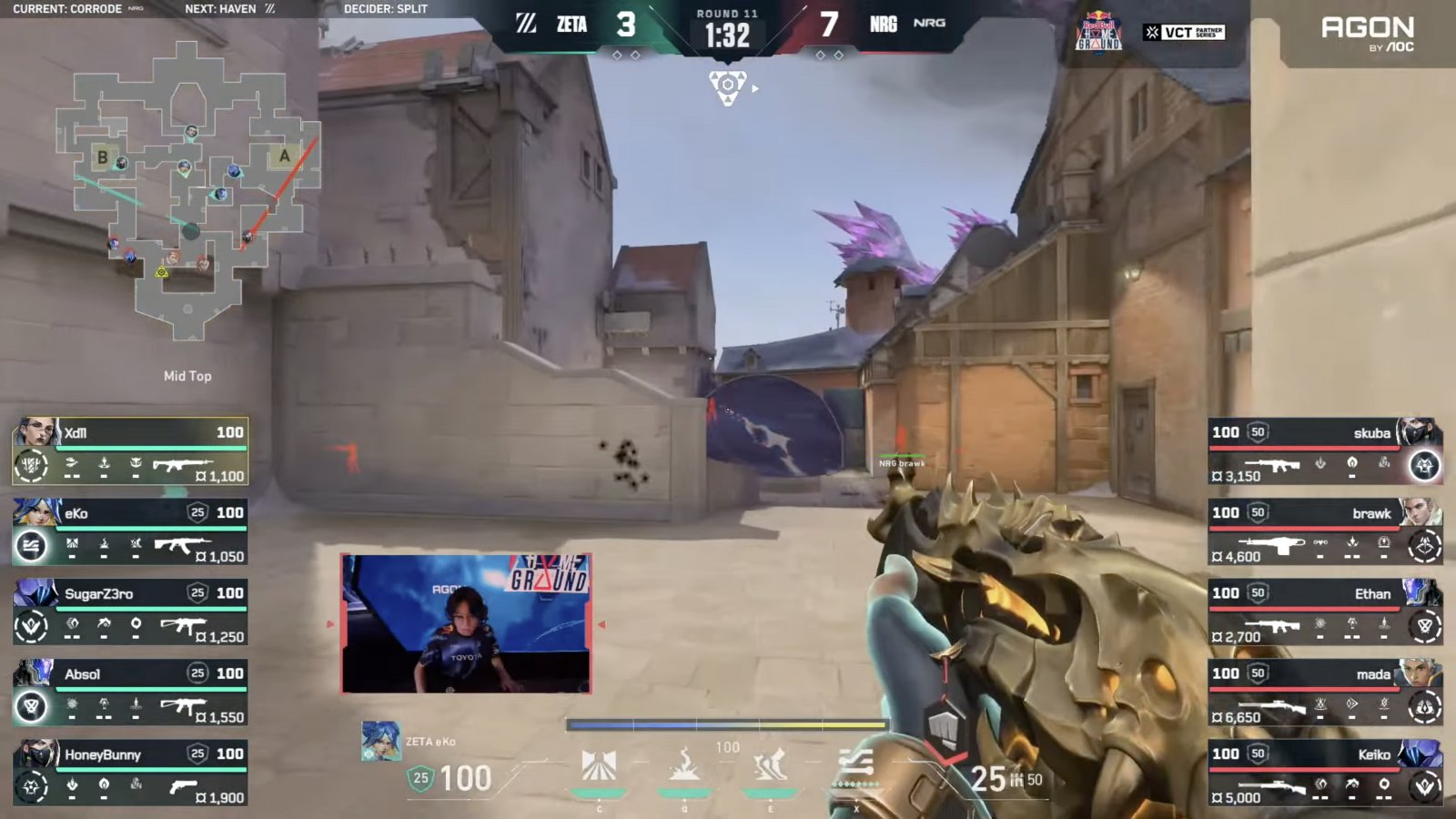The height and width of the screenshot is (819, 1456).
Task: Open the player webcam thumbnail
Action: (466, 624)
